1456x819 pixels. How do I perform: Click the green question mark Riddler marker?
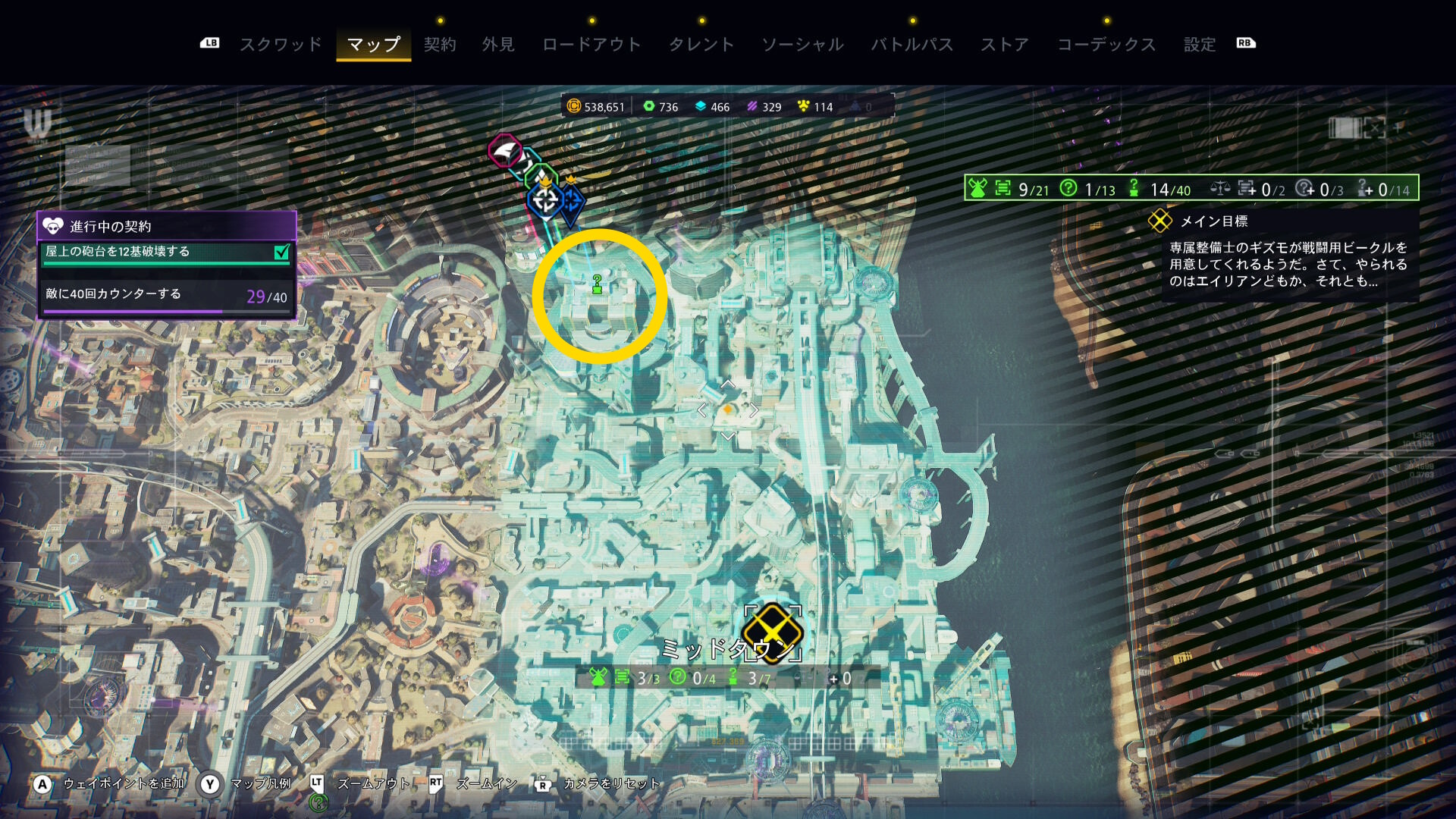[598, 284]
